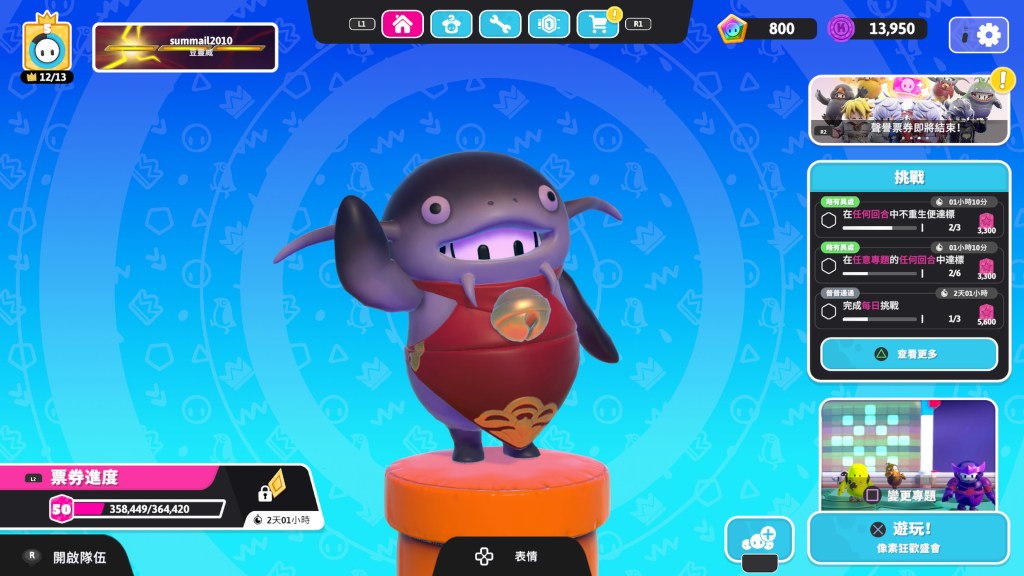
Task: Switch to the ticket pass tab
Action: [549, 24]
